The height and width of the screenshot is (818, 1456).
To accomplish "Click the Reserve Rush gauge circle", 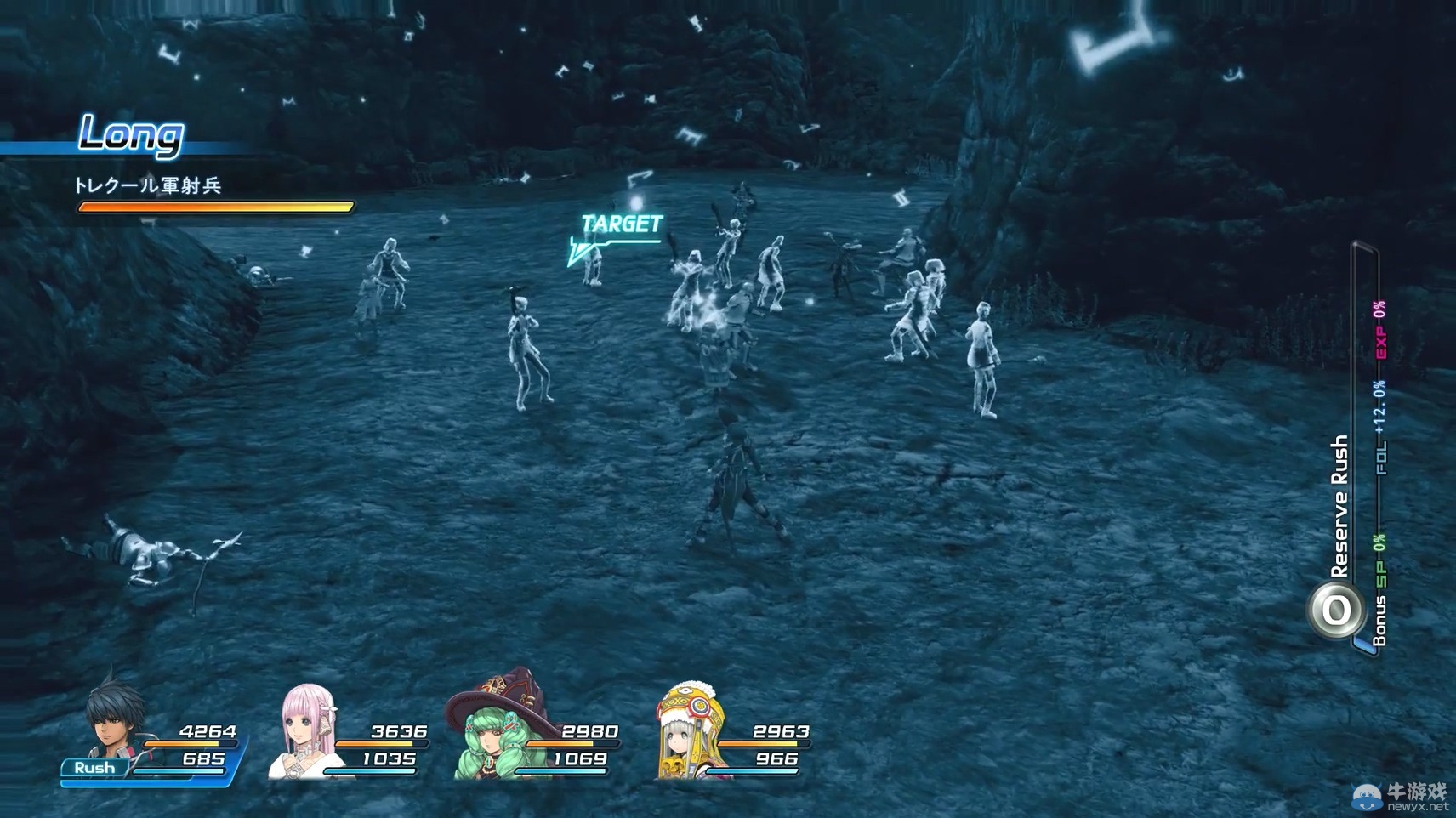I will tap(1335, 610).
